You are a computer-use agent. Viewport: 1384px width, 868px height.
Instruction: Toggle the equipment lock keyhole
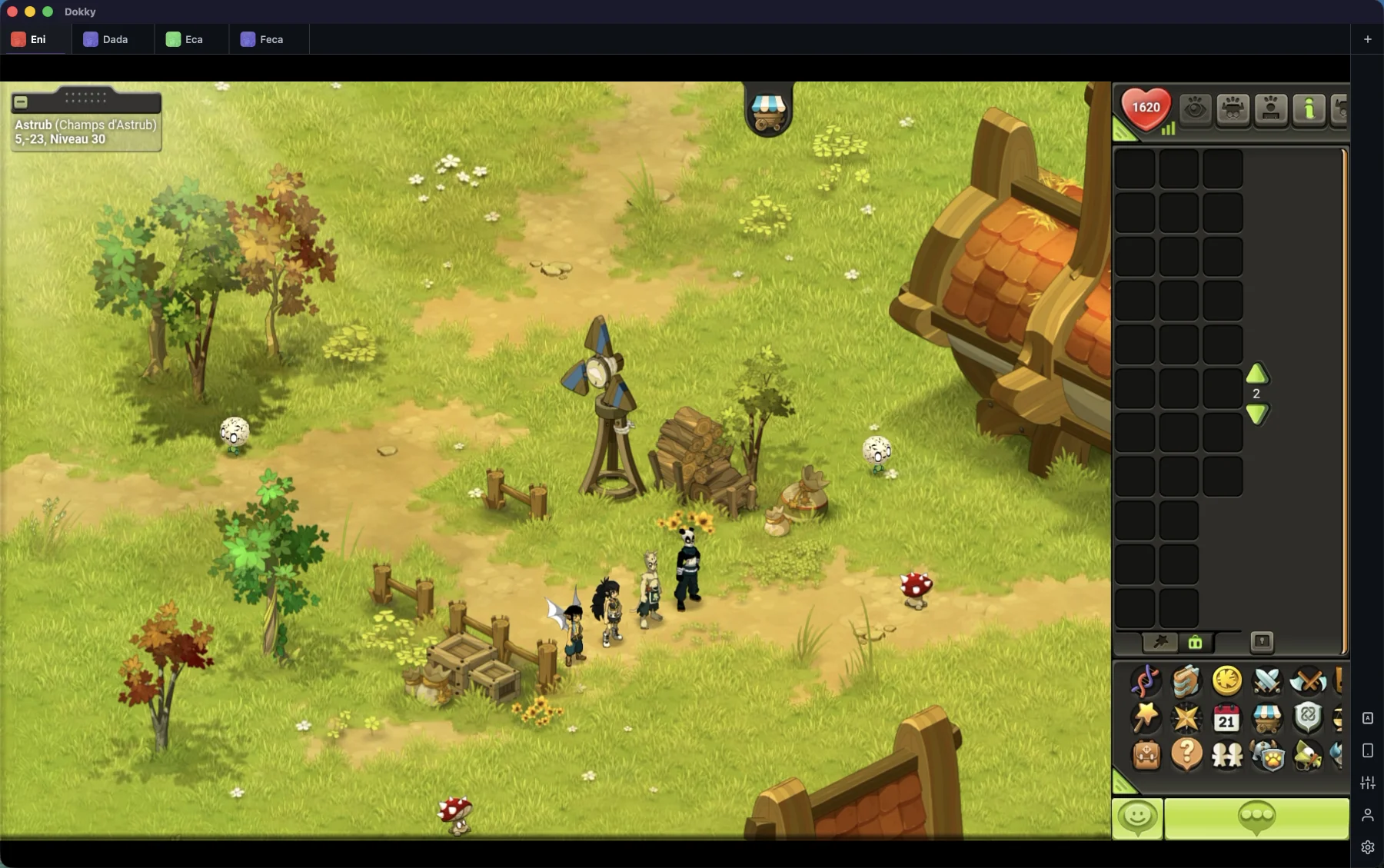point(1263,643)
